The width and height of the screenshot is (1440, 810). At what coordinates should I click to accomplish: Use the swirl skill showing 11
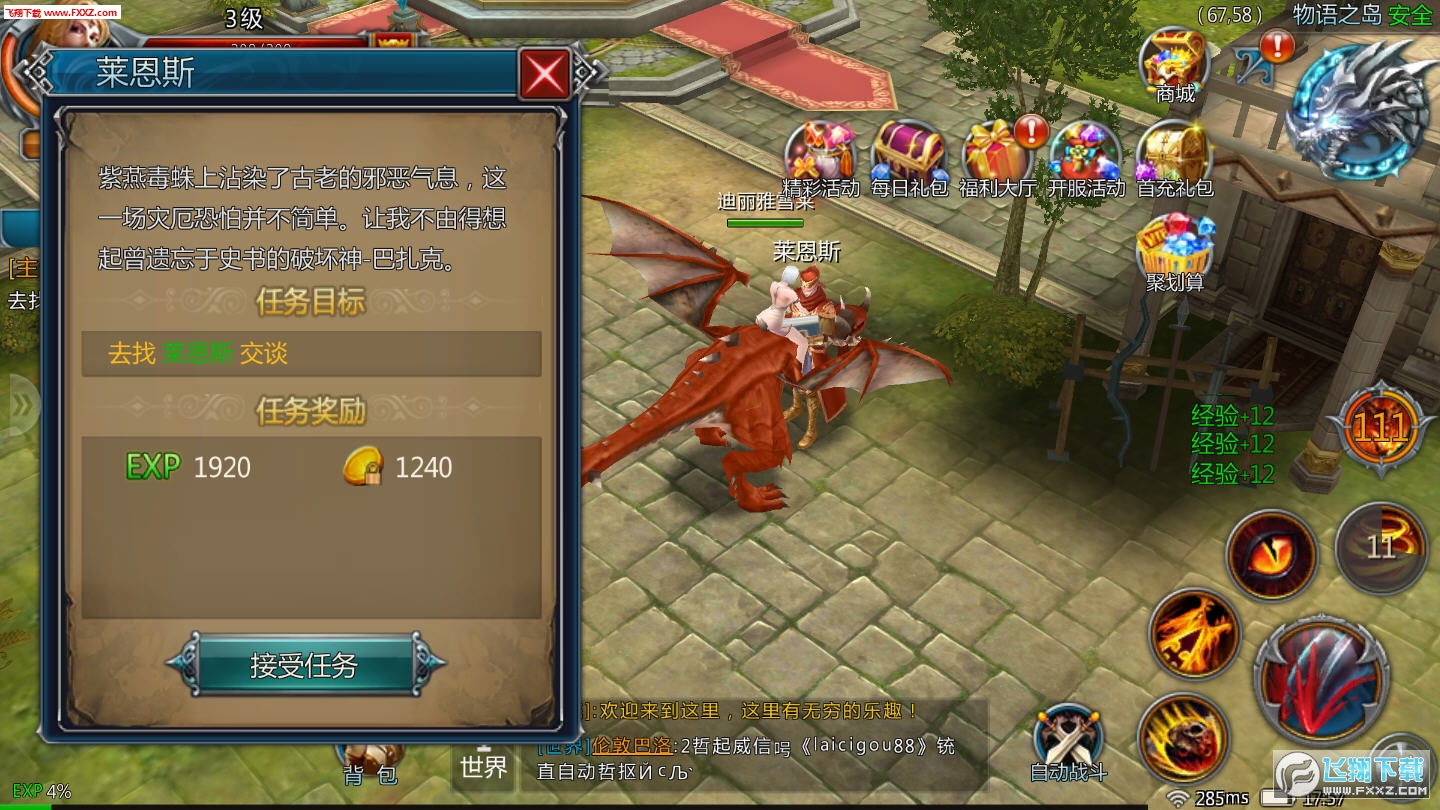1381,546
